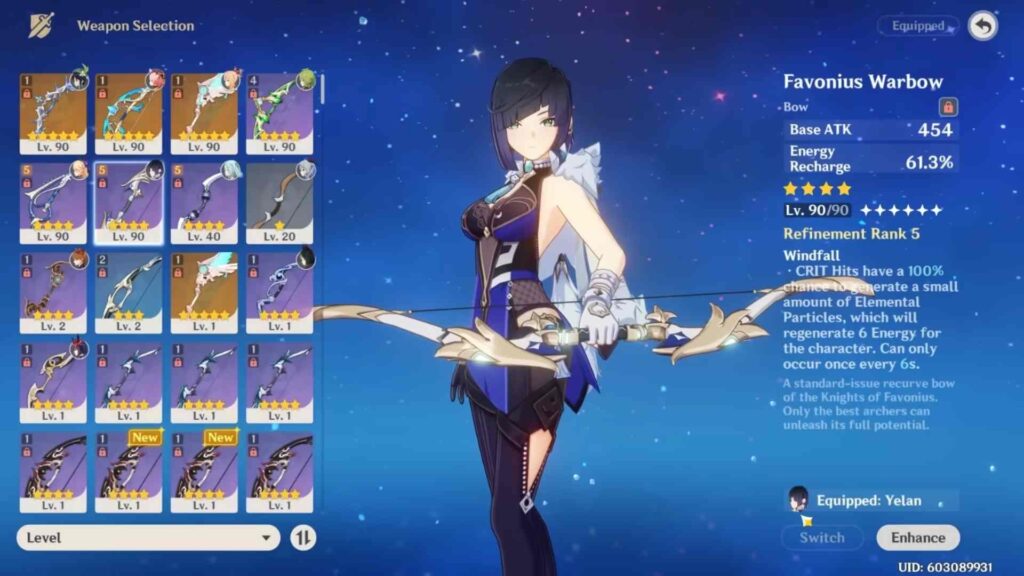Select the teal Lv. 90 five-star bow

click(128, 112)
